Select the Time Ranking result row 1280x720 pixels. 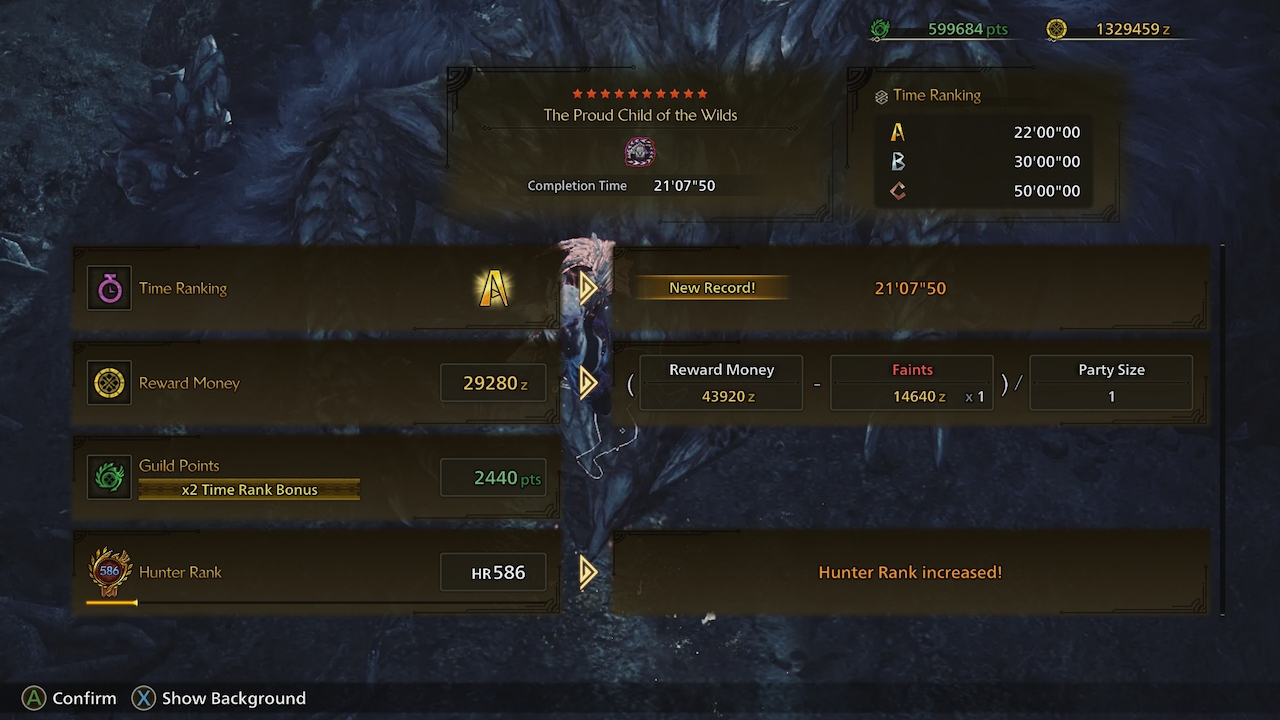(x=315, y=288)
